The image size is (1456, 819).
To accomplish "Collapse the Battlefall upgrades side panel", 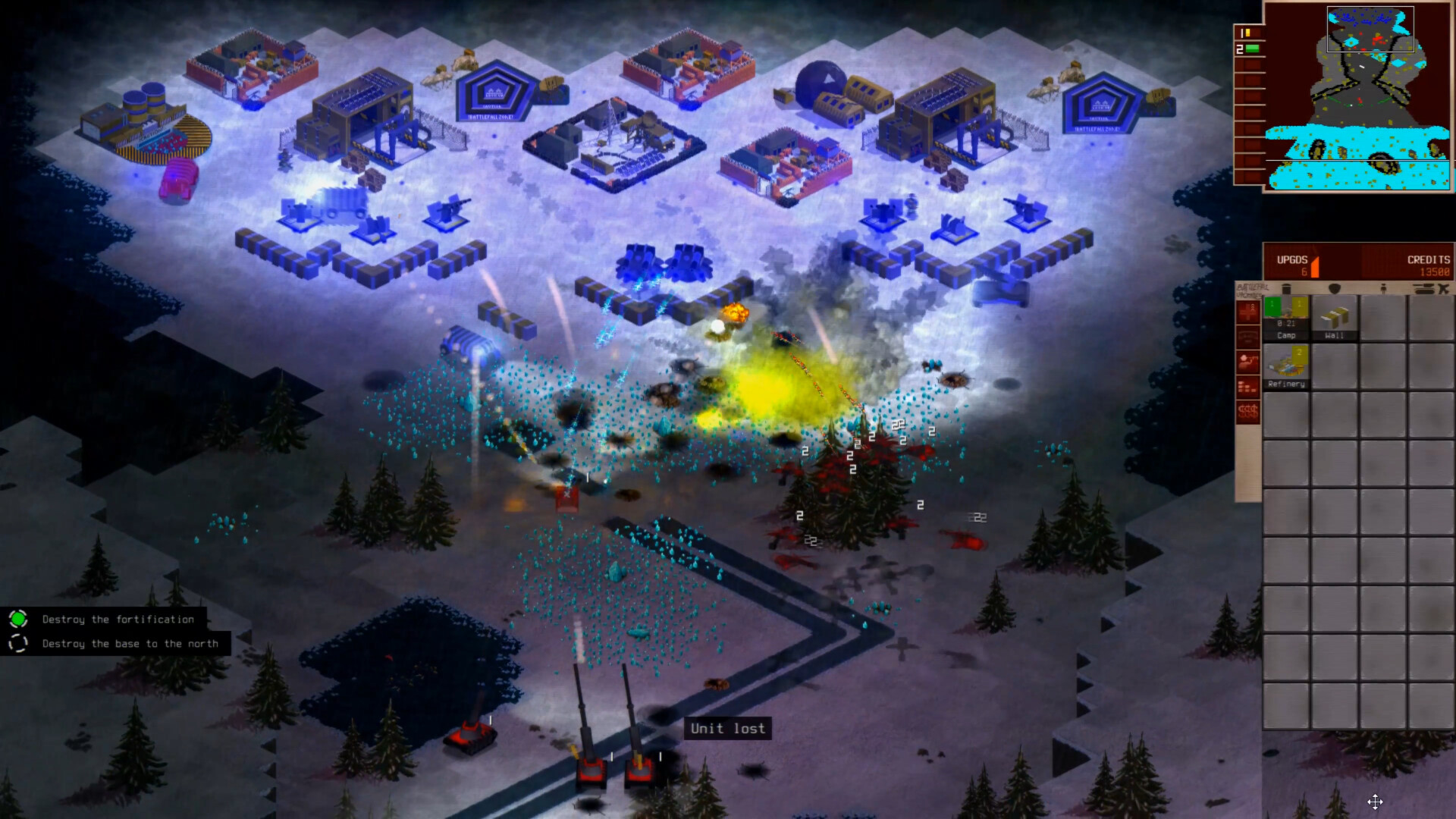I will point(1247,290).
